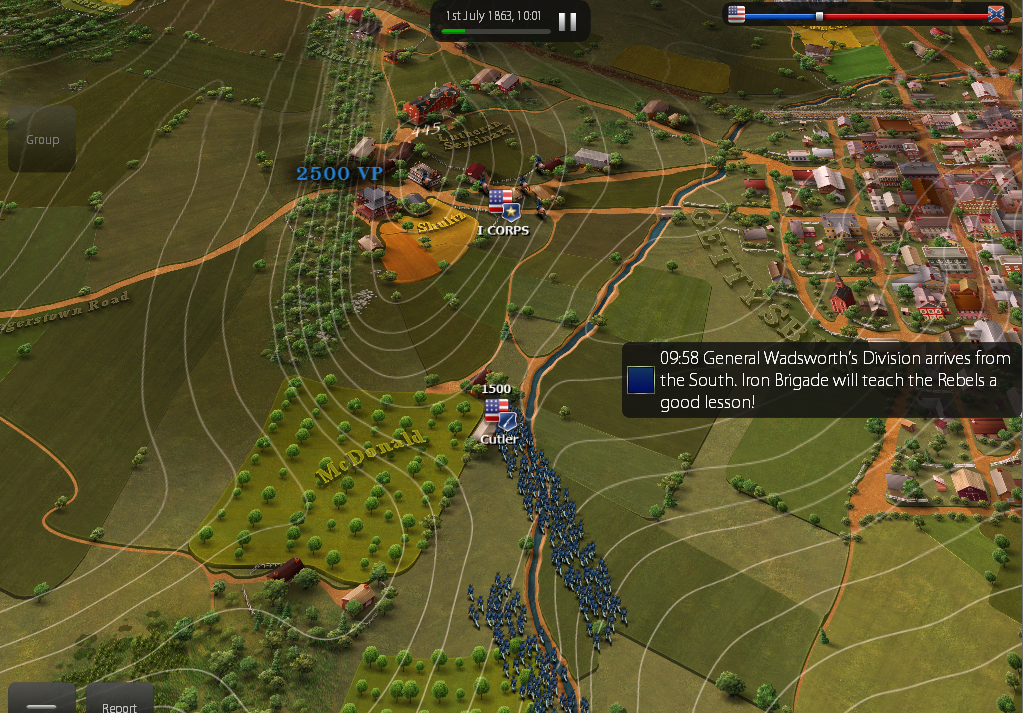Open the Report panel
The height and width of the screenshot is (713, 1023).
point(119,702)
